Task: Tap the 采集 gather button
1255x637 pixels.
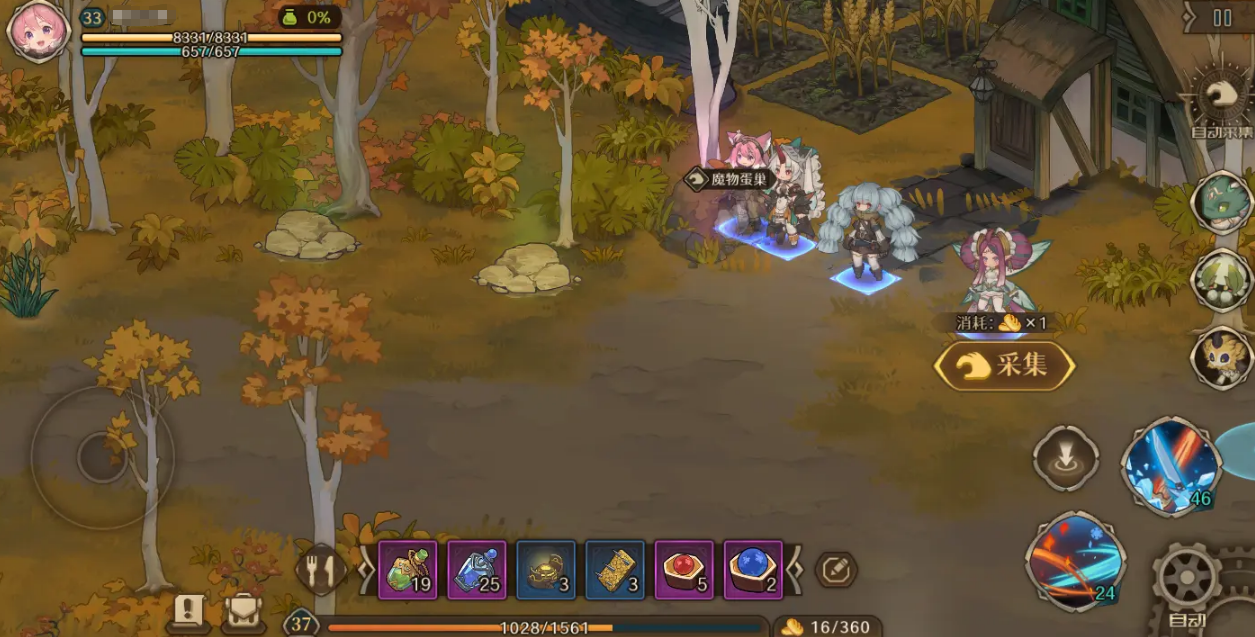Action: pos(1004,366)
